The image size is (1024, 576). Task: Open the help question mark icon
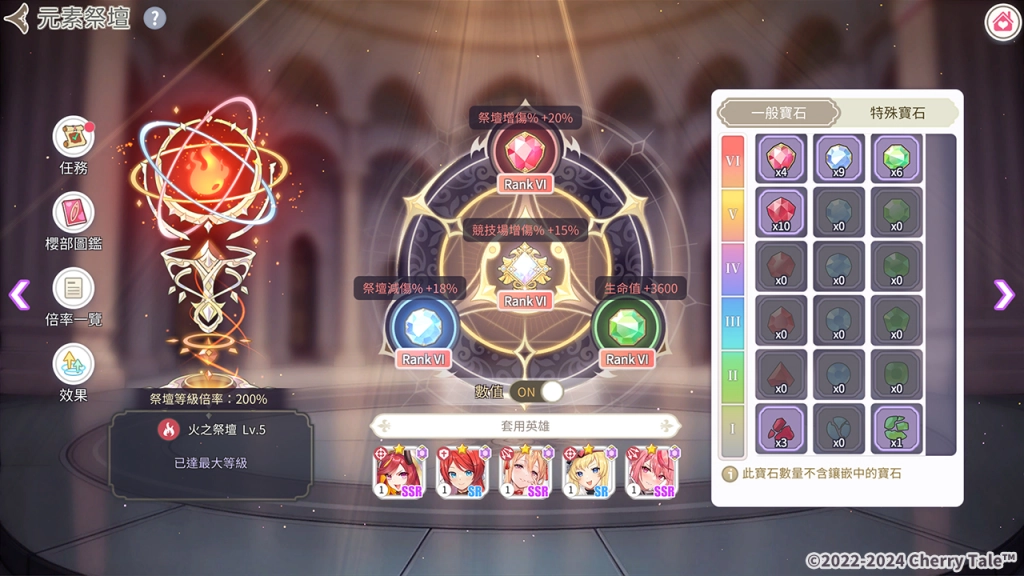click(155, 18)
